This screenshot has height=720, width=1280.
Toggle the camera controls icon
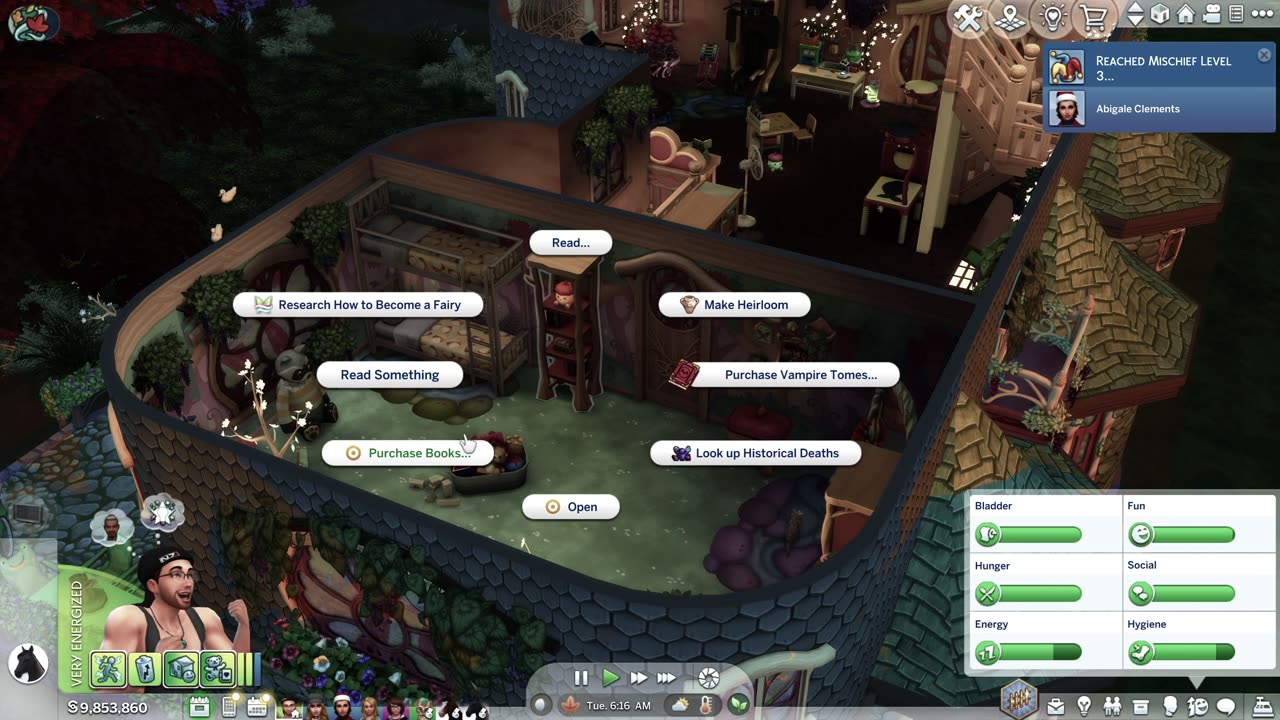click(x=1212, y=15)
